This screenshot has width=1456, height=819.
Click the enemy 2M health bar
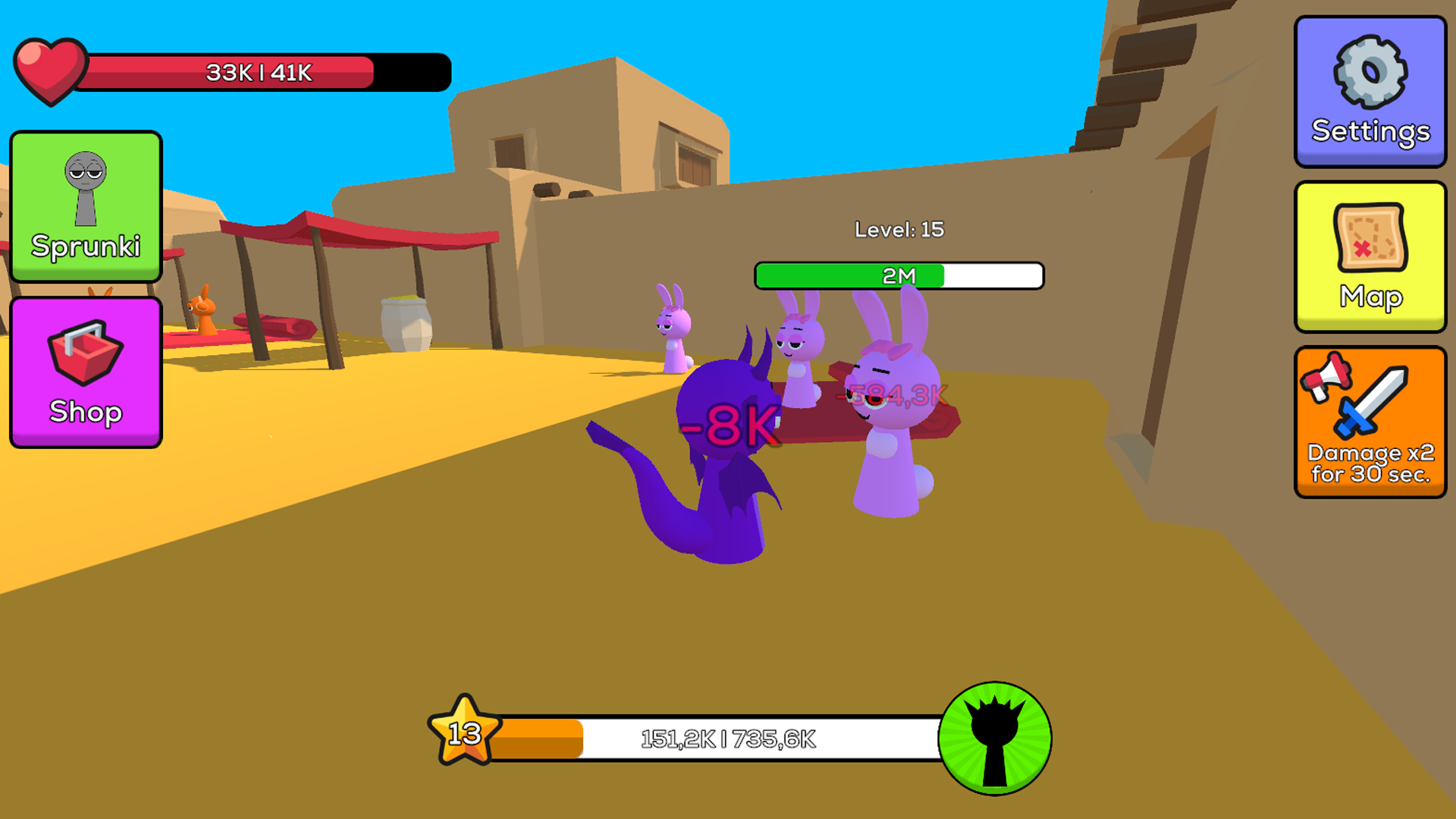tap(899, 276)
